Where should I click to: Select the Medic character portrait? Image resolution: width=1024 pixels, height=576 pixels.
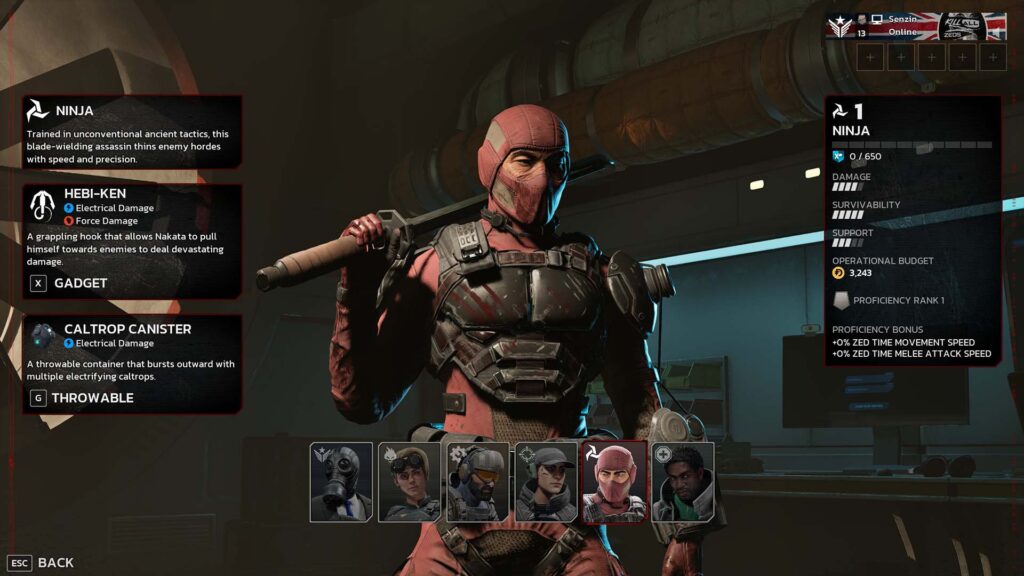click(683, 482)
